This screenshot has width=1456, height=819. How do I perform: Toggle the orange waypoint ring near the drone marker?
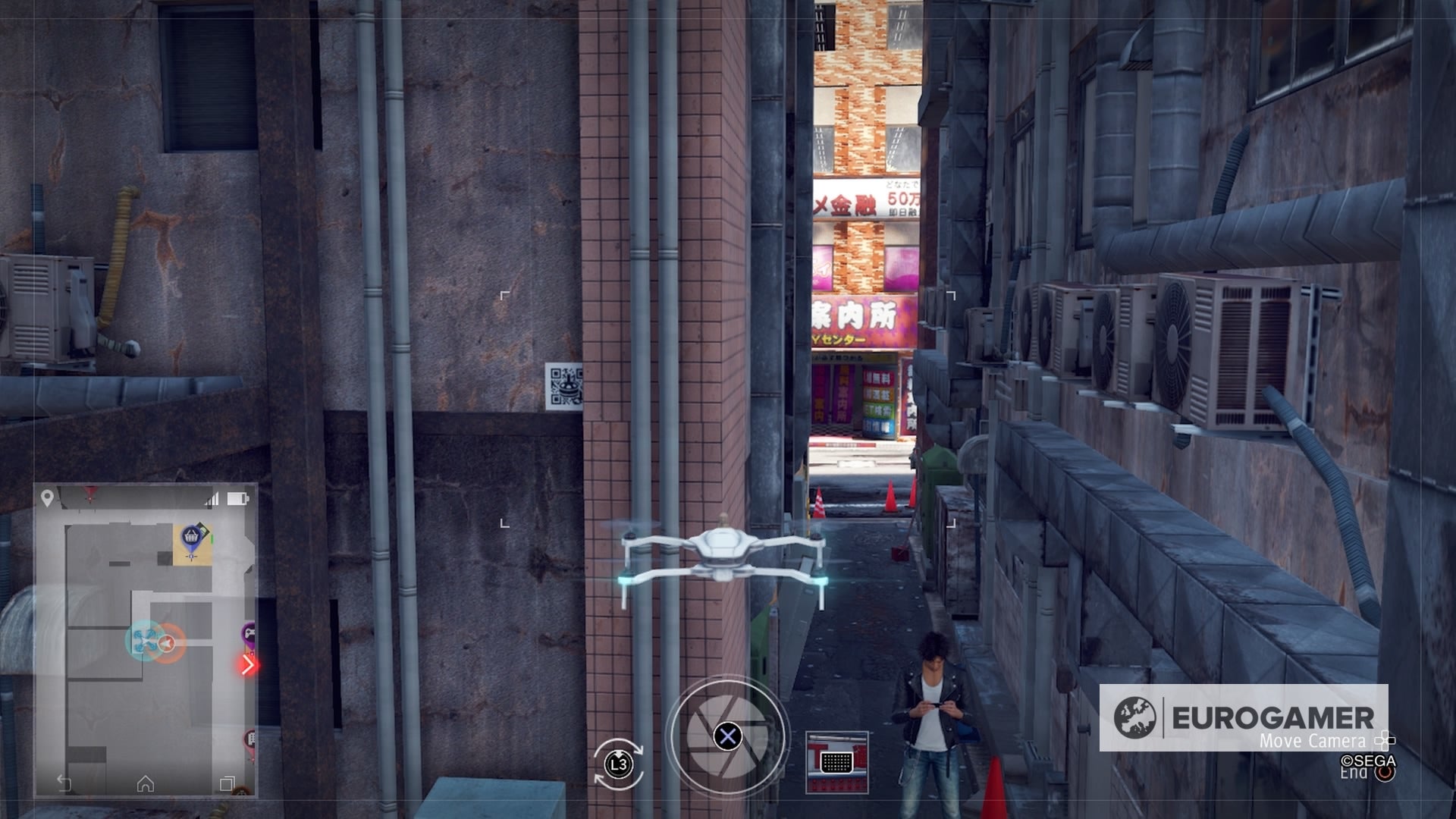[x=168, y=642]
